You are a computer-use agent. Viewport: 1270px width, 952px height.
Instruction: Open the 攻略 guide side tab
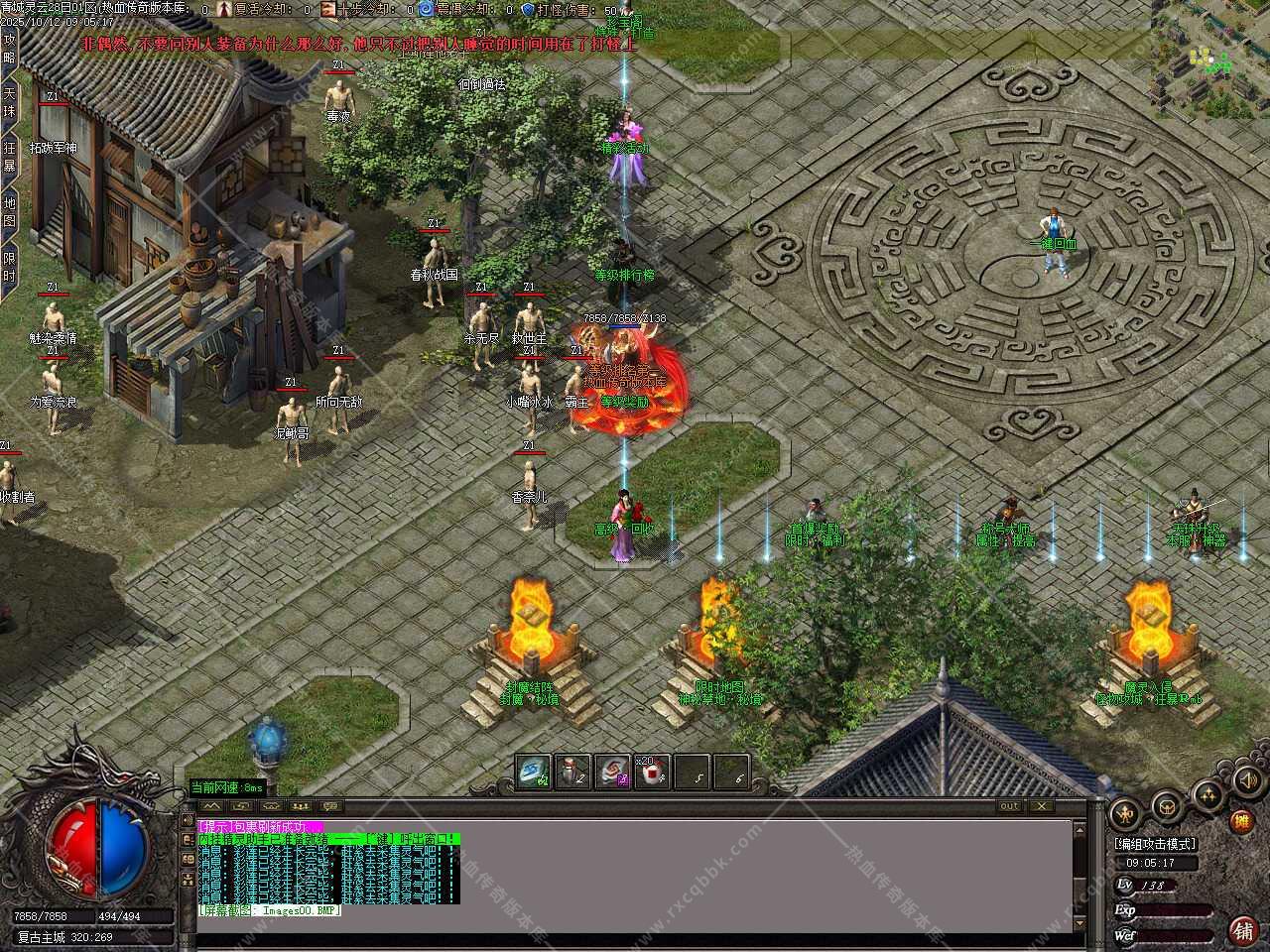click(x=10, y=48)
